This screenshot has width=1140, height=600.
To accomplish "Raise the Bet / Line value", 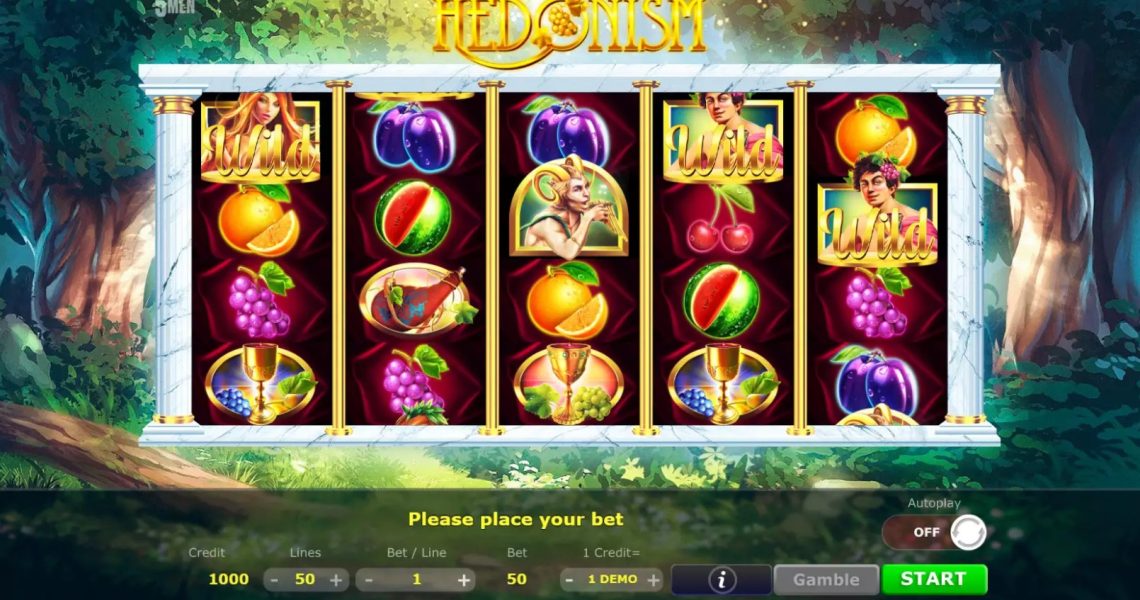I will click(x=464, y=579).
